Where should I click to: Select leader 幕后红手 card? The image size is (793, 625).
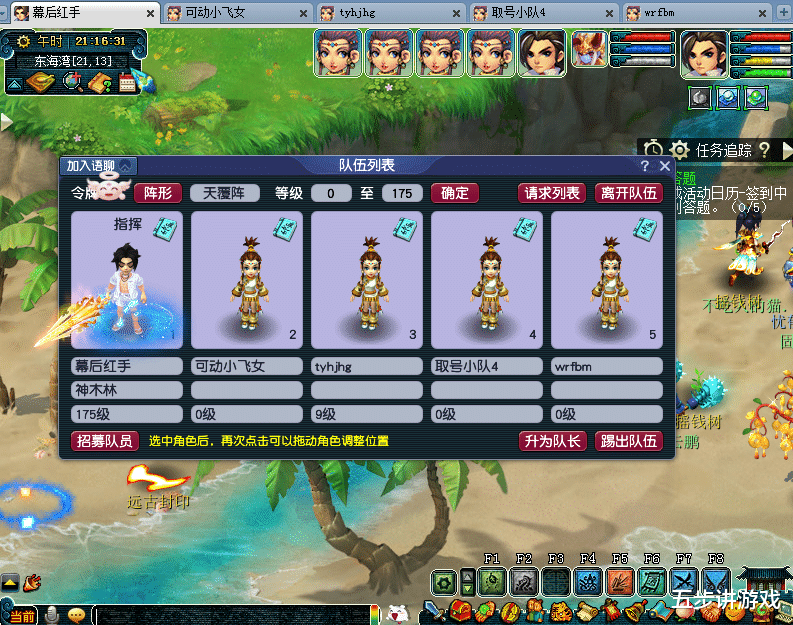(x=127, y=279)
